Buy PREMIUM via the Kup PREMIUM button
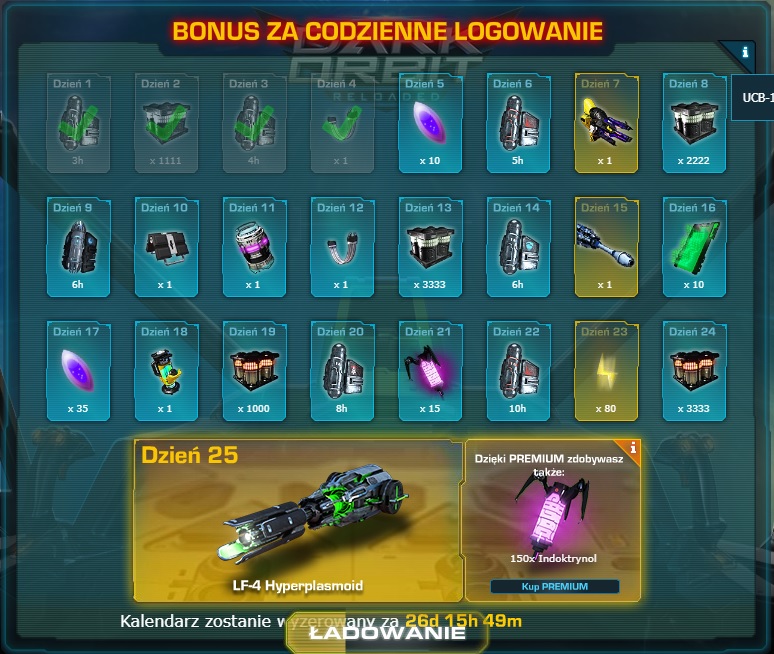 tap(554, 586)
